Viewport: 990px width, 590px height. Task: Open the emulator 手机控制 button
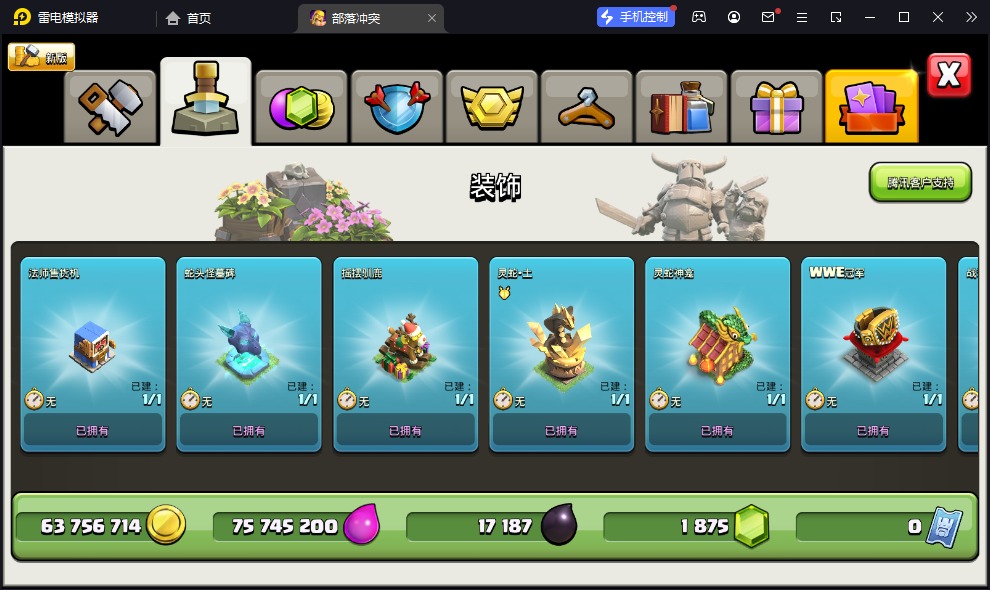coord(634,17)
